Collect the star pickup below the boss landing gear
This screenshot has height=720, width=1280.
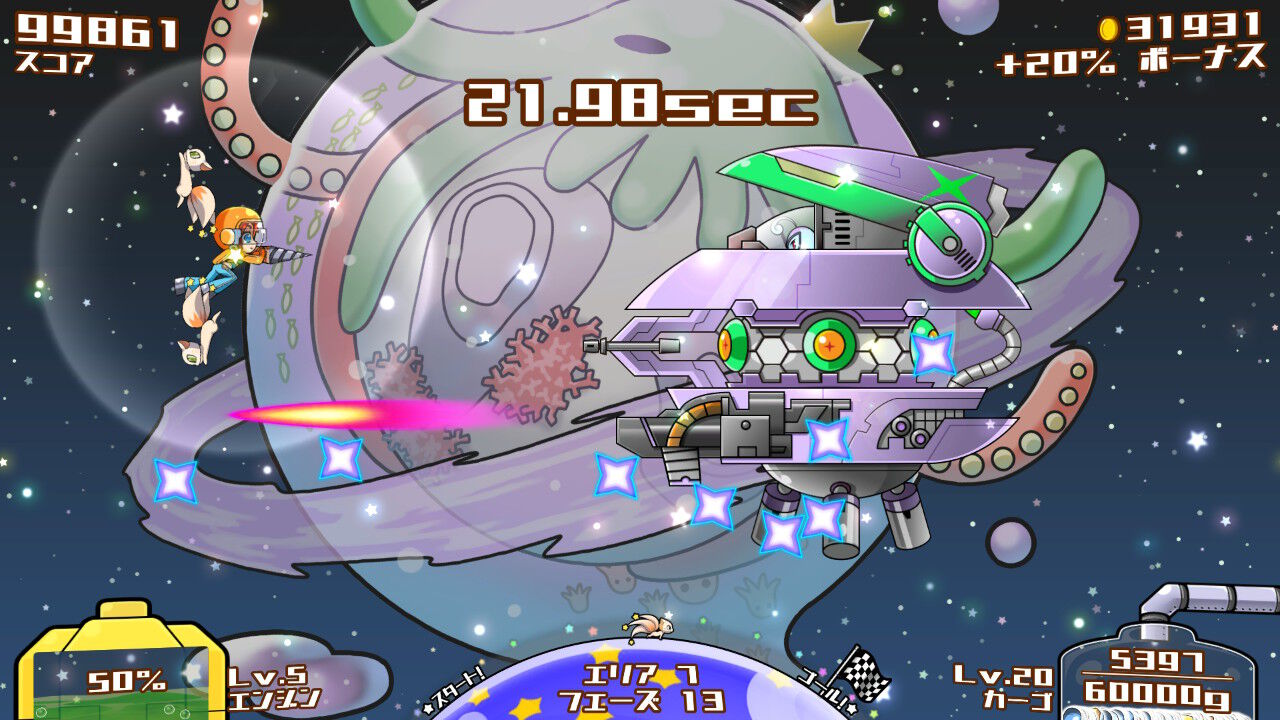pyautogui.click(x=783, y=532)
